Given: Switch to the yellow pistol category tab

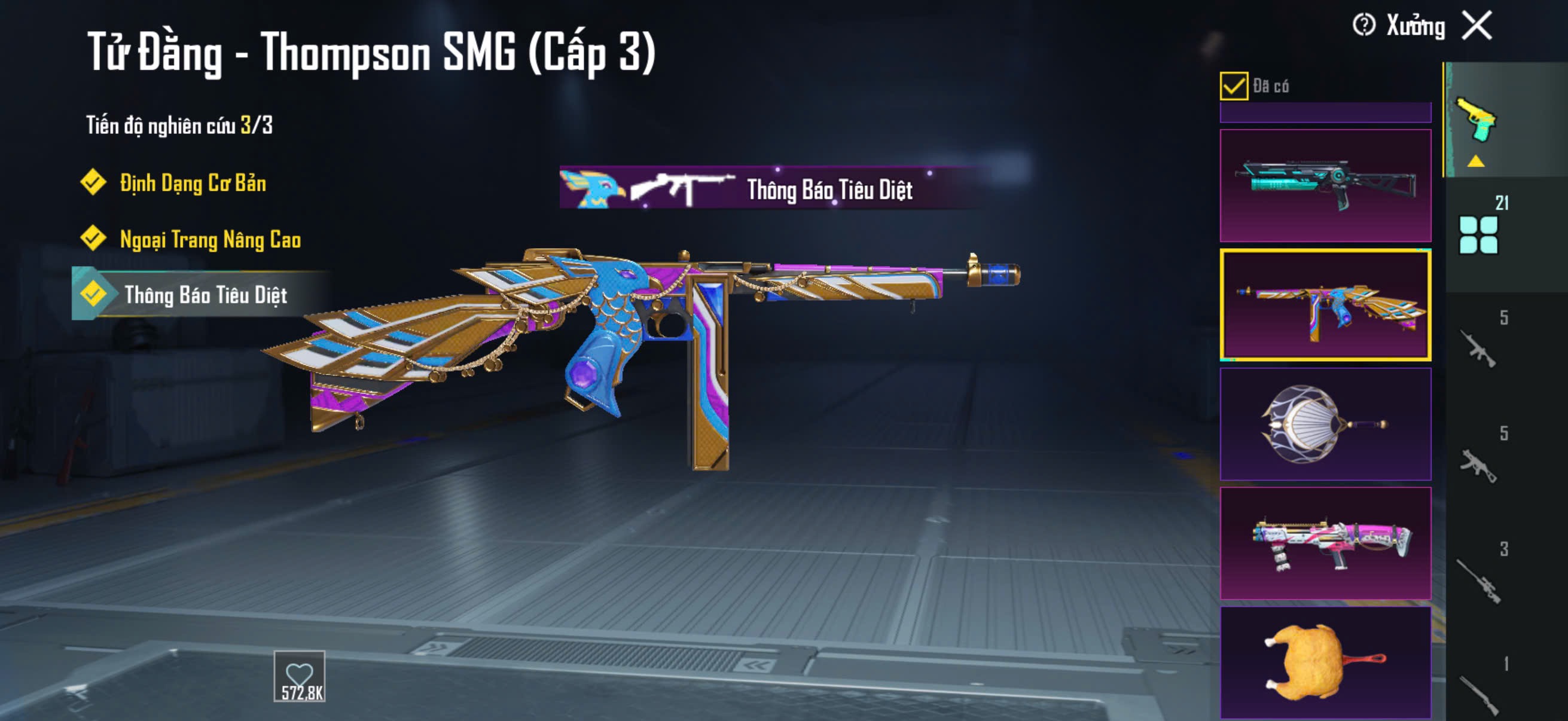Looking at the screenshot, I should click(x=1477, y=121).
